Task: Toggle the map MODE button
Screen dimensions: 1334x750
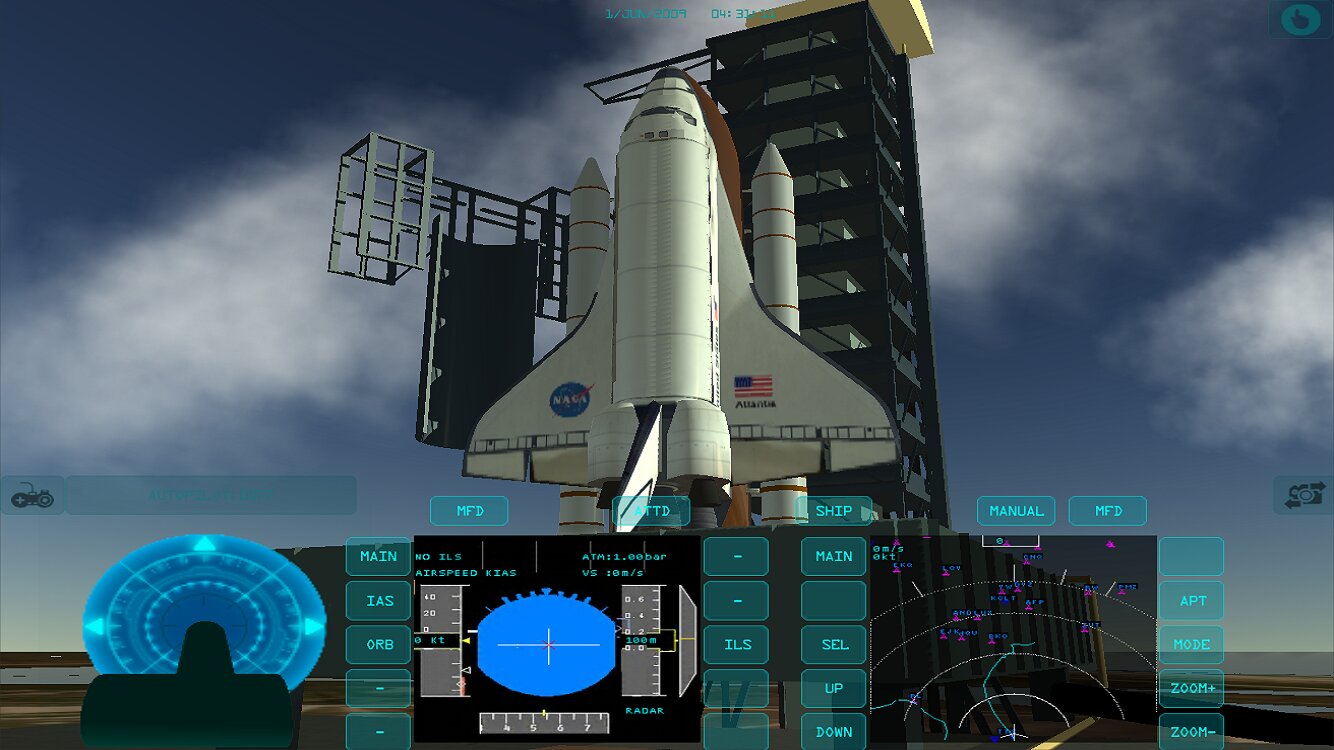Action: (x=1192, y=645)
